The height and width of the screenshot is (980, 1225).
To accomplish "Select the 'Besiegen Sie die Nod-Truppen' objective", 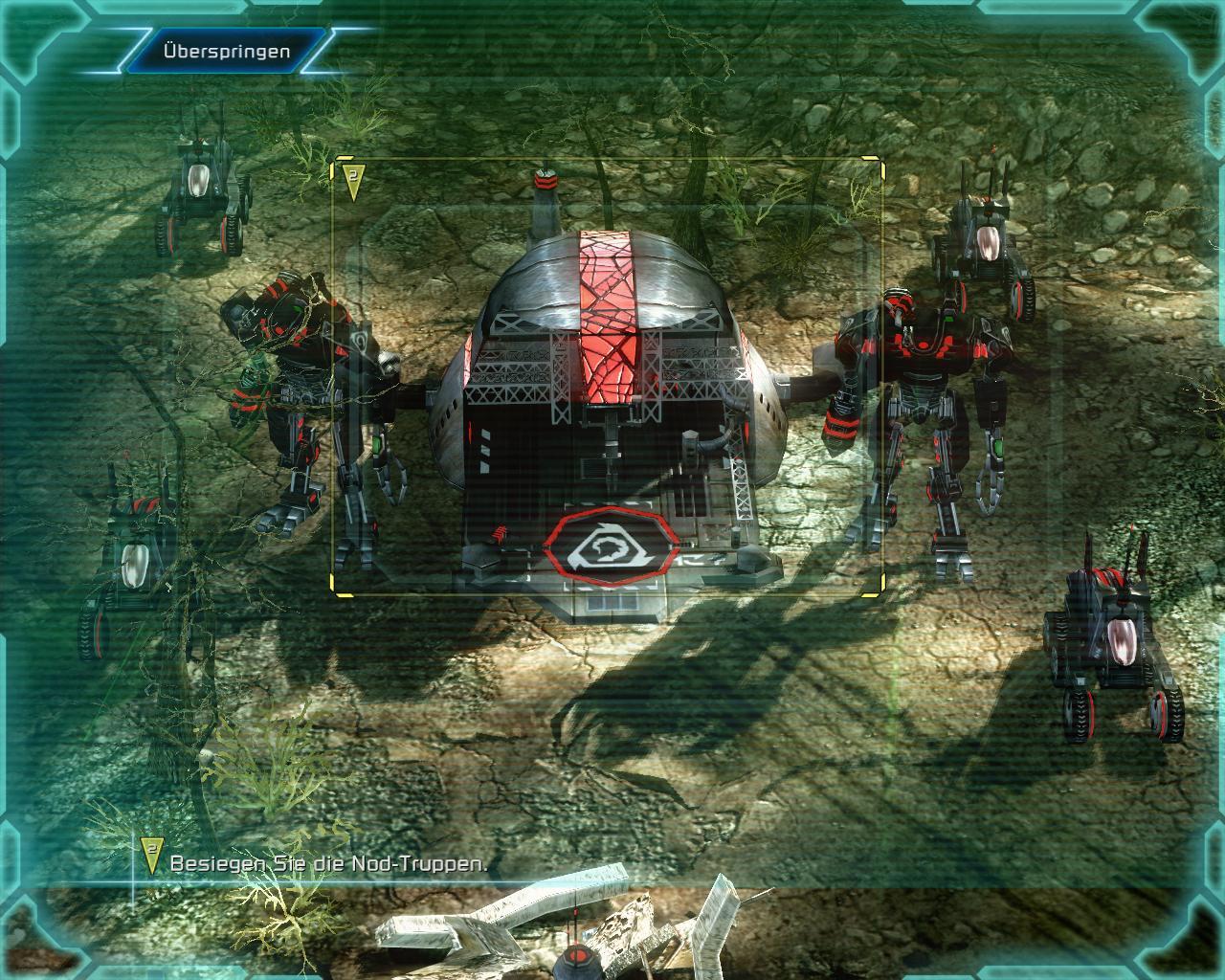I will (x=328, y=863).
